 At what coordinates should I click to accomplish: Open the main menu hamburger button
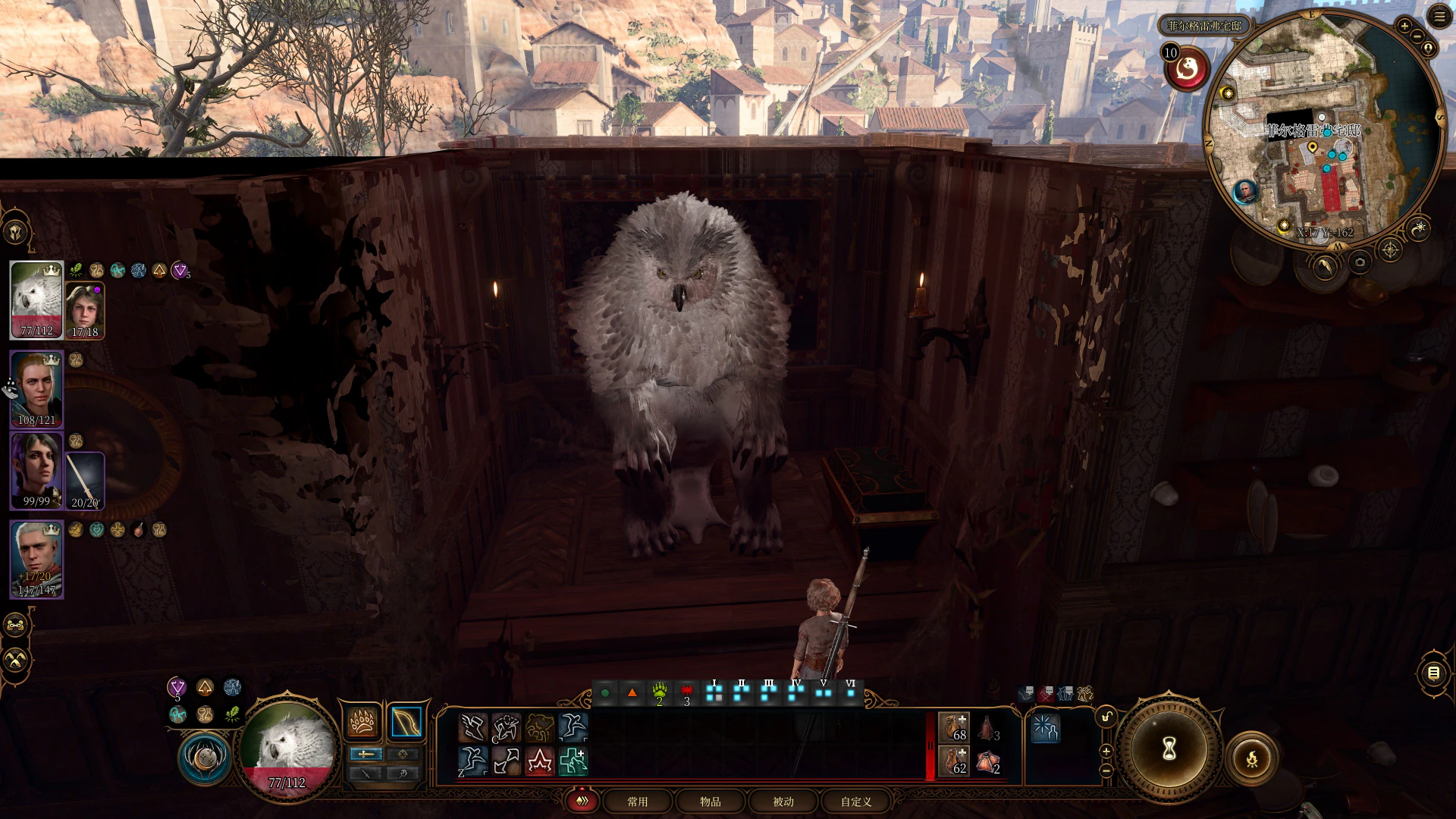(1439, 17)
